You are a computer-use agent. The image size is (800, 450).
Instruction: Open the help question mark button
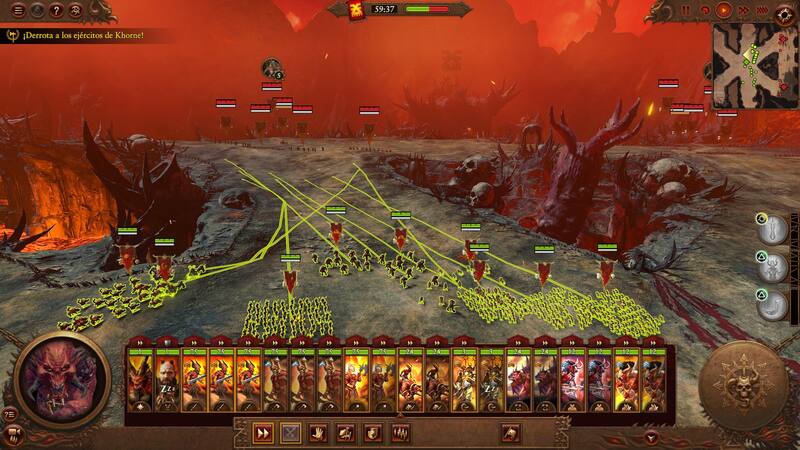55,10
